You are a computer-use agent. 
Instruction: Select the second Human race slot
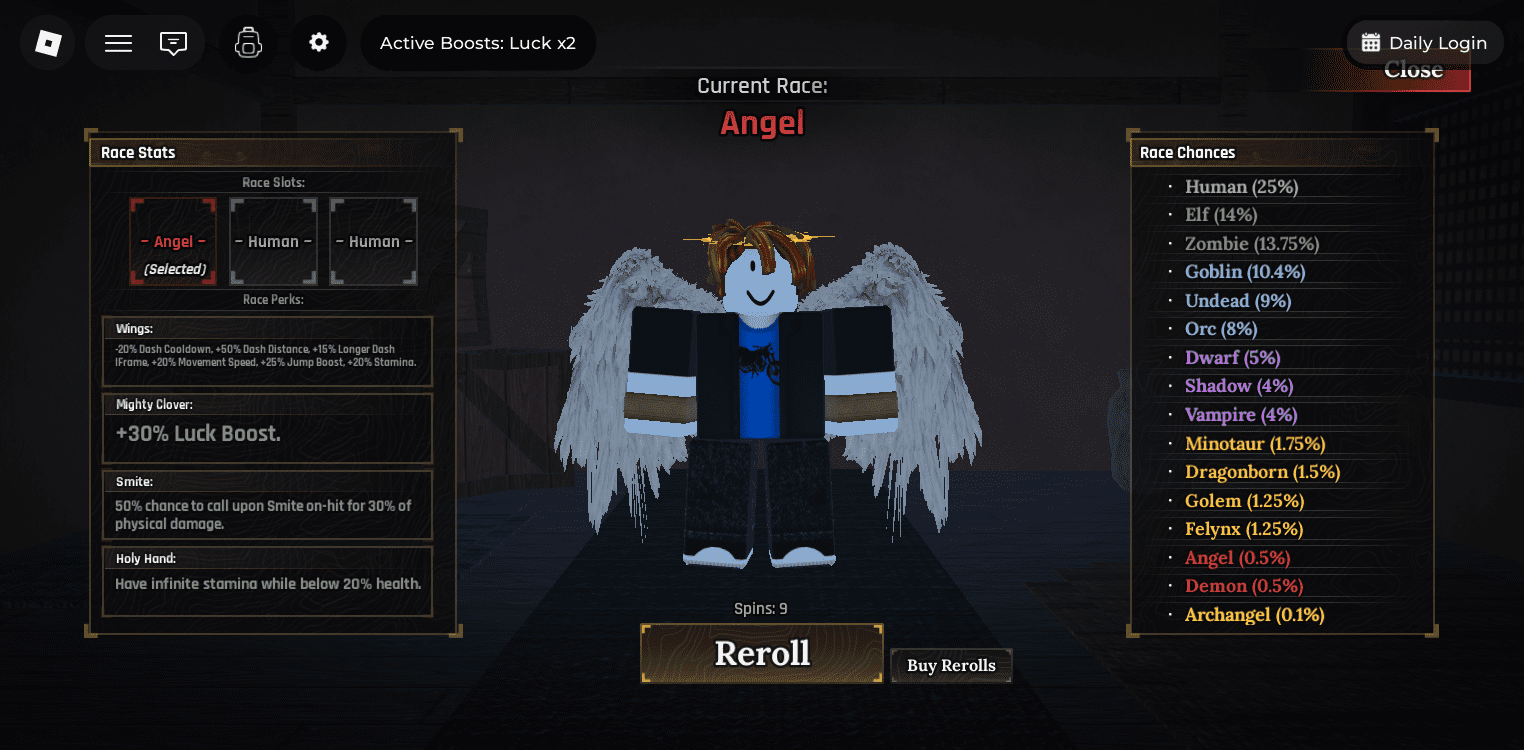point(373,241)
